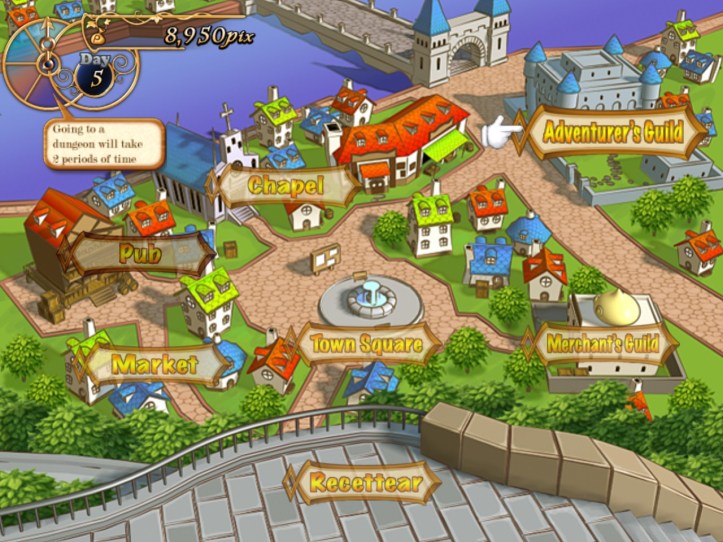The image size is (723, 542).
Task: Return to the Recettear shop
Action: [360, 483]
